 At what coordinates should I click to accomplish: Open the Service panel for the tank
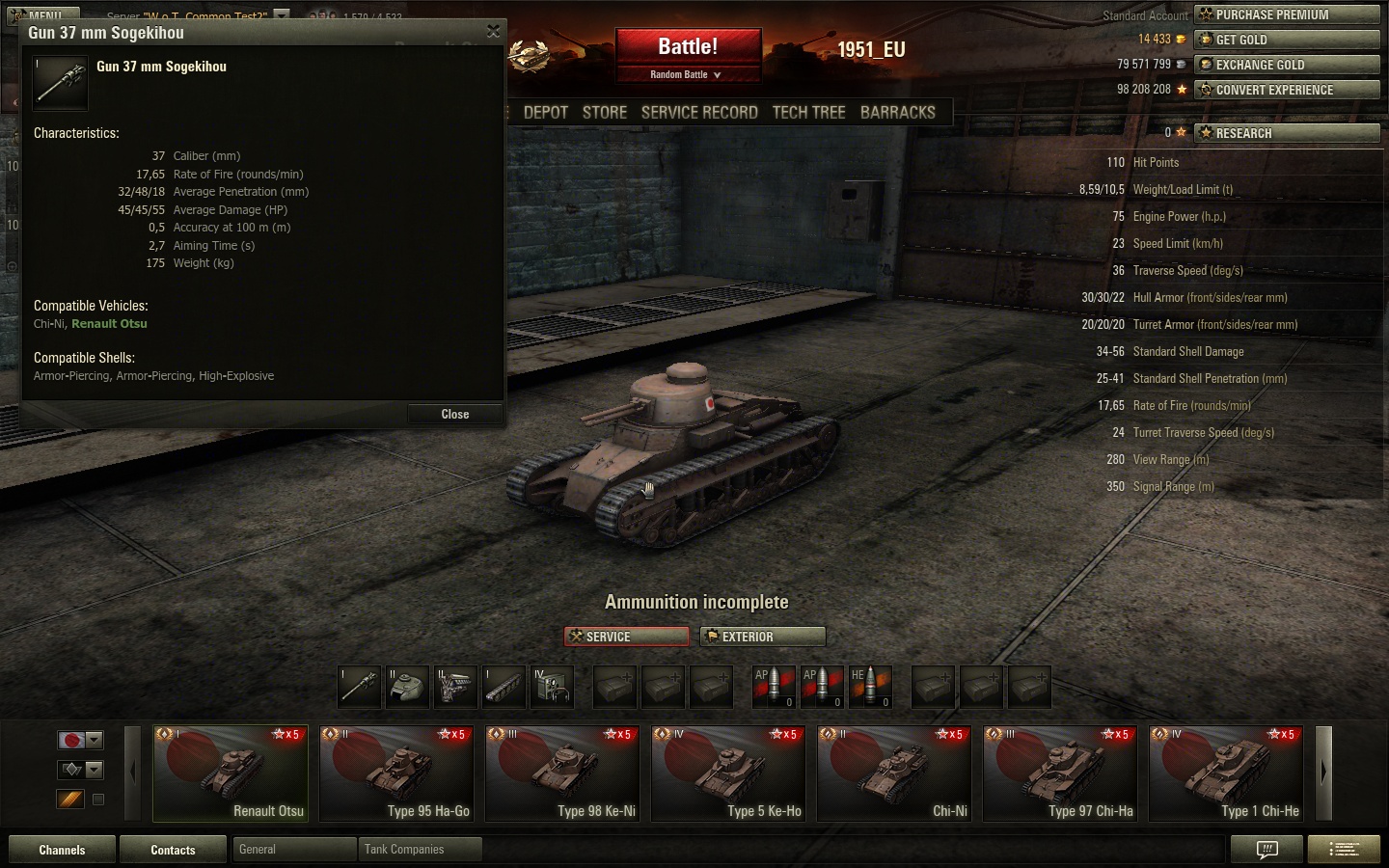pyautogui.click(x=626, y=637)
